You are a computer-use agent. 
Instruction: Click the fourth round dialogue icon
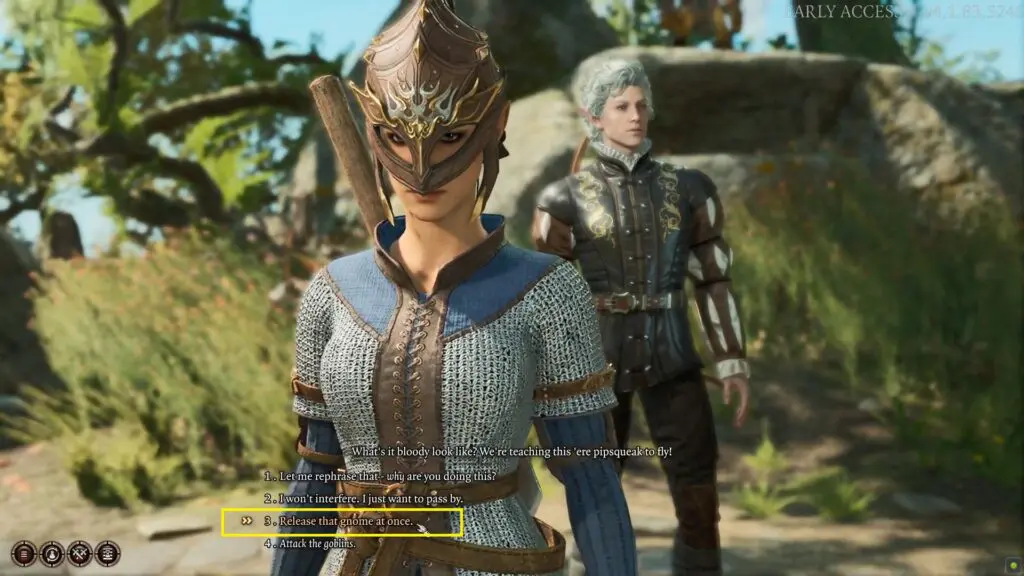[107, 552]
